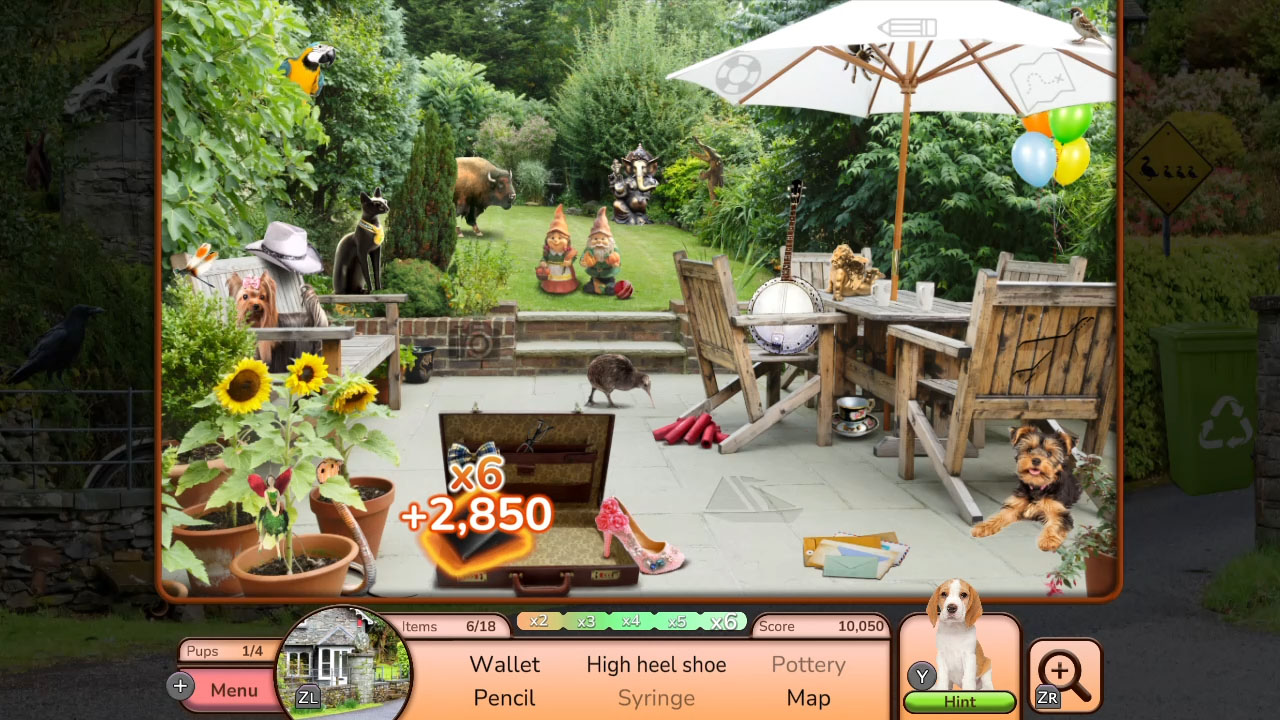Select High heel shoe in the item list
The height and width of the screenshot is (720, 1280).
(x=656, y=664)
